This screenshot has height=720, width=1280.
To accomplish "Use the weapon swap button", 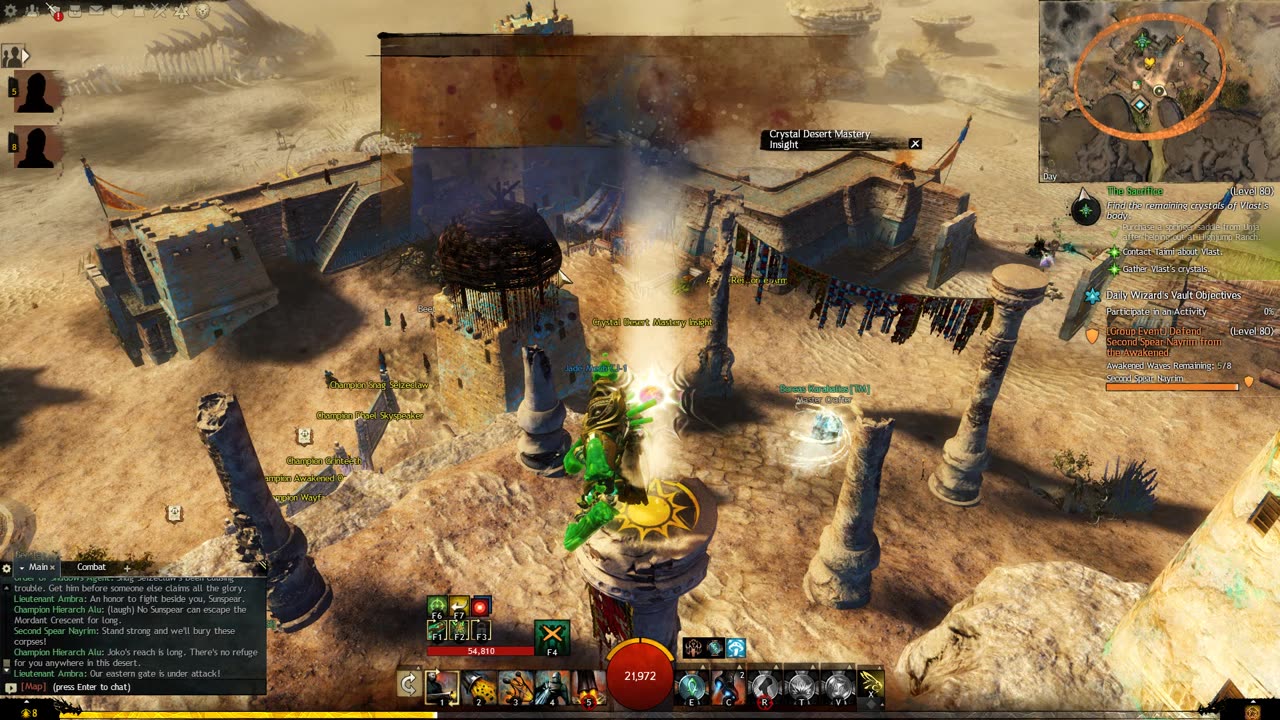I will pos(408,685).
